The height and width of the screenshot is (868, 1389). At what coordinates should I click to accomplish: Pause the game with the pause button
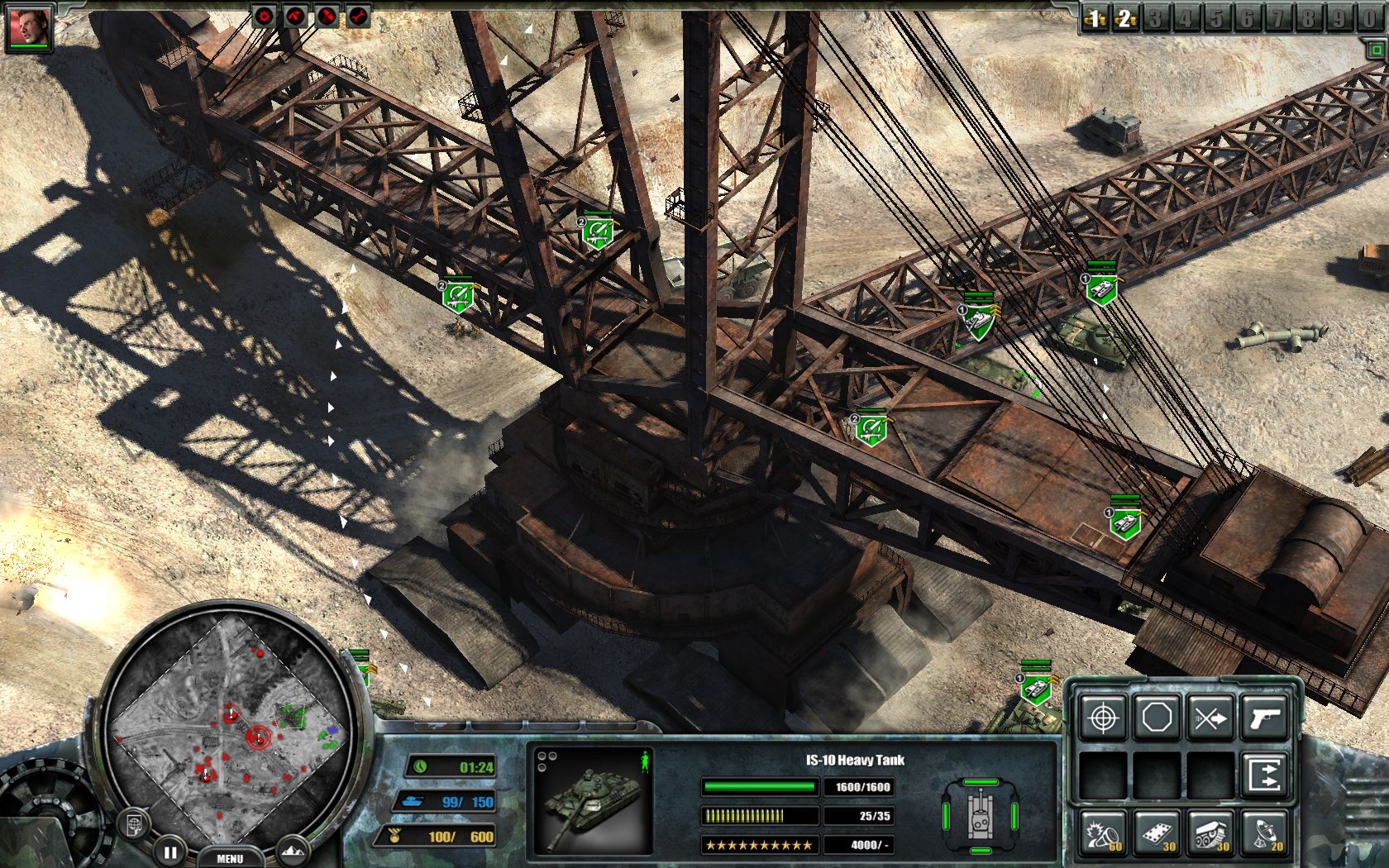click(x=170, y=851)
